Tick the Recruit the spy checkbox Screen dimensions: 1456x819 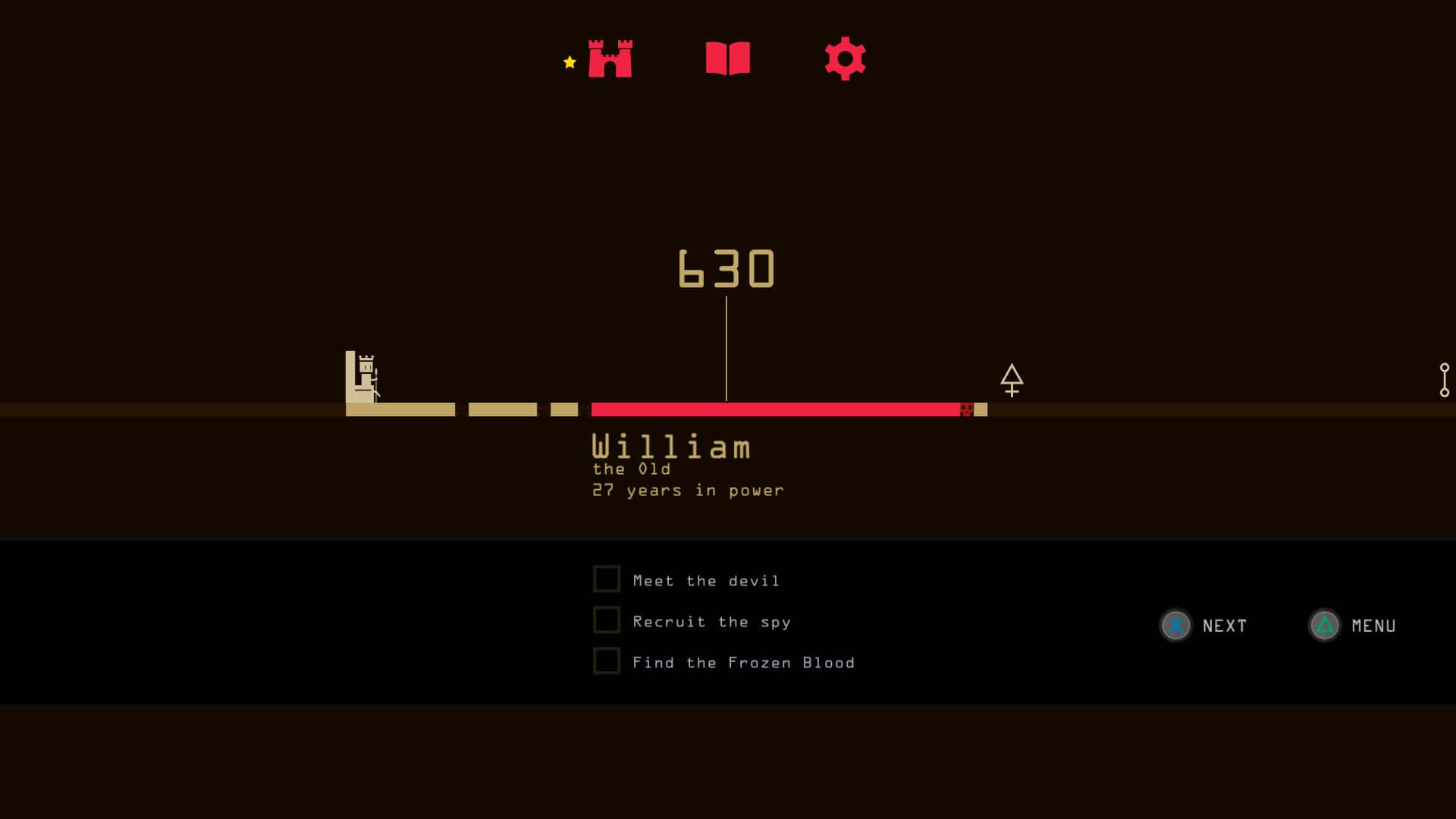(607, 620)
